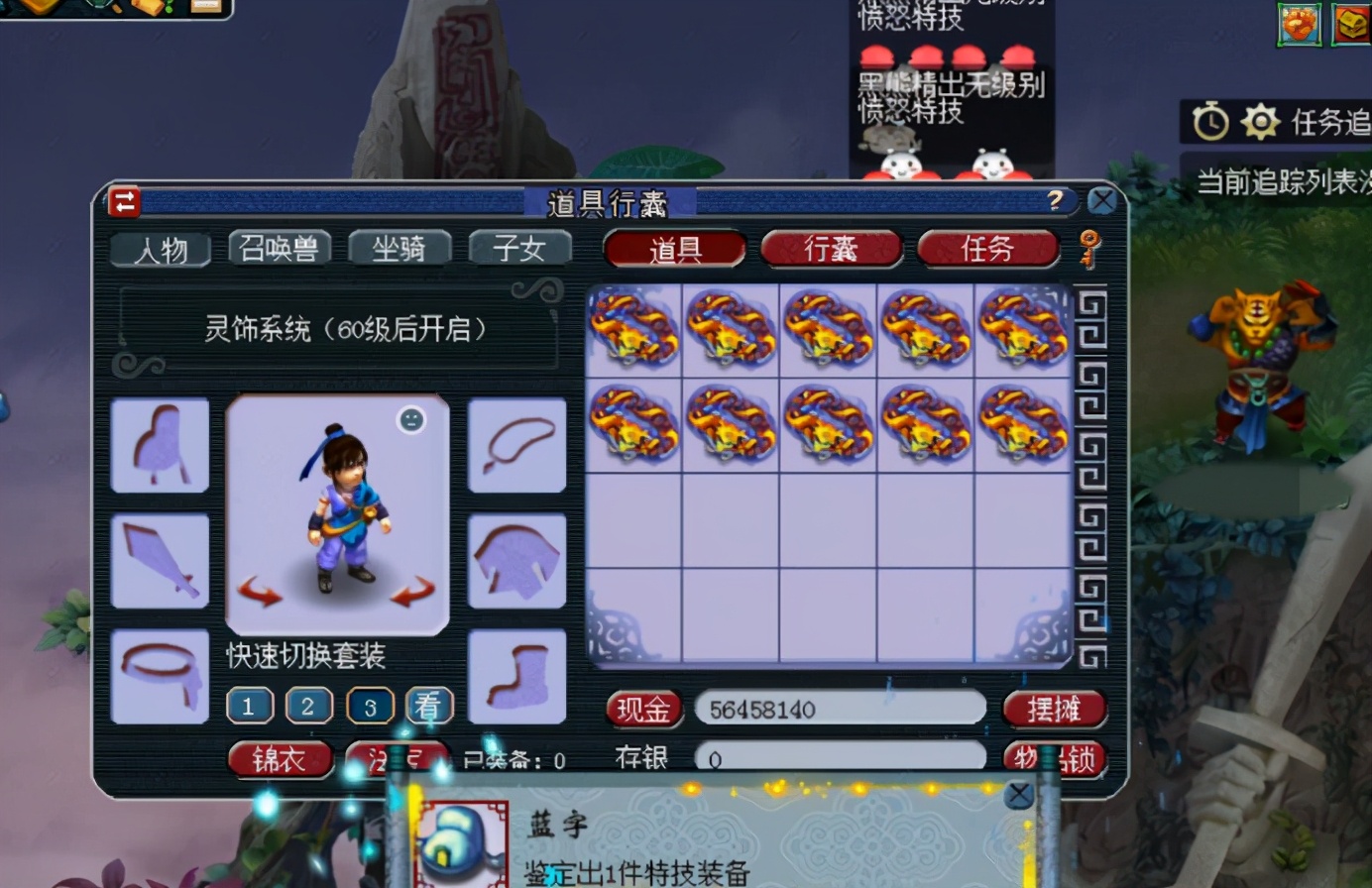Open the 召唤兽 tab
1372x888 pixels.
[279, 251]
